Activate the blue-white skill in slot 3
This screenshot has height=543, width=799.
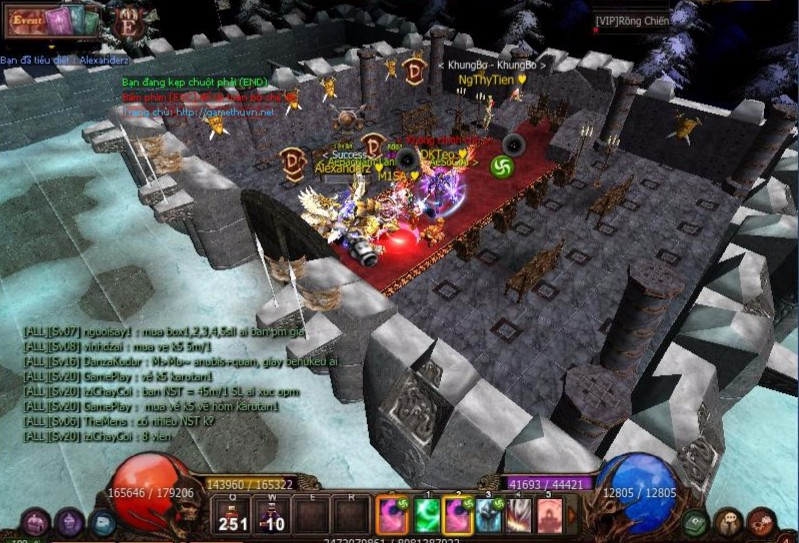point(489,515)
